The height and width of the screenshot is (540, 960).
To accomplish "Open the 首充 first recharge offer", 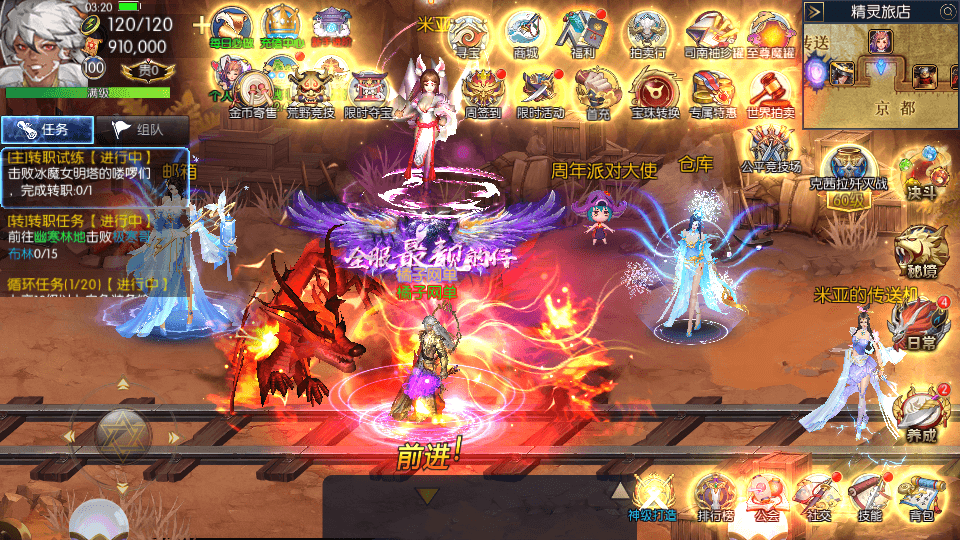I will tap(598, 94).
